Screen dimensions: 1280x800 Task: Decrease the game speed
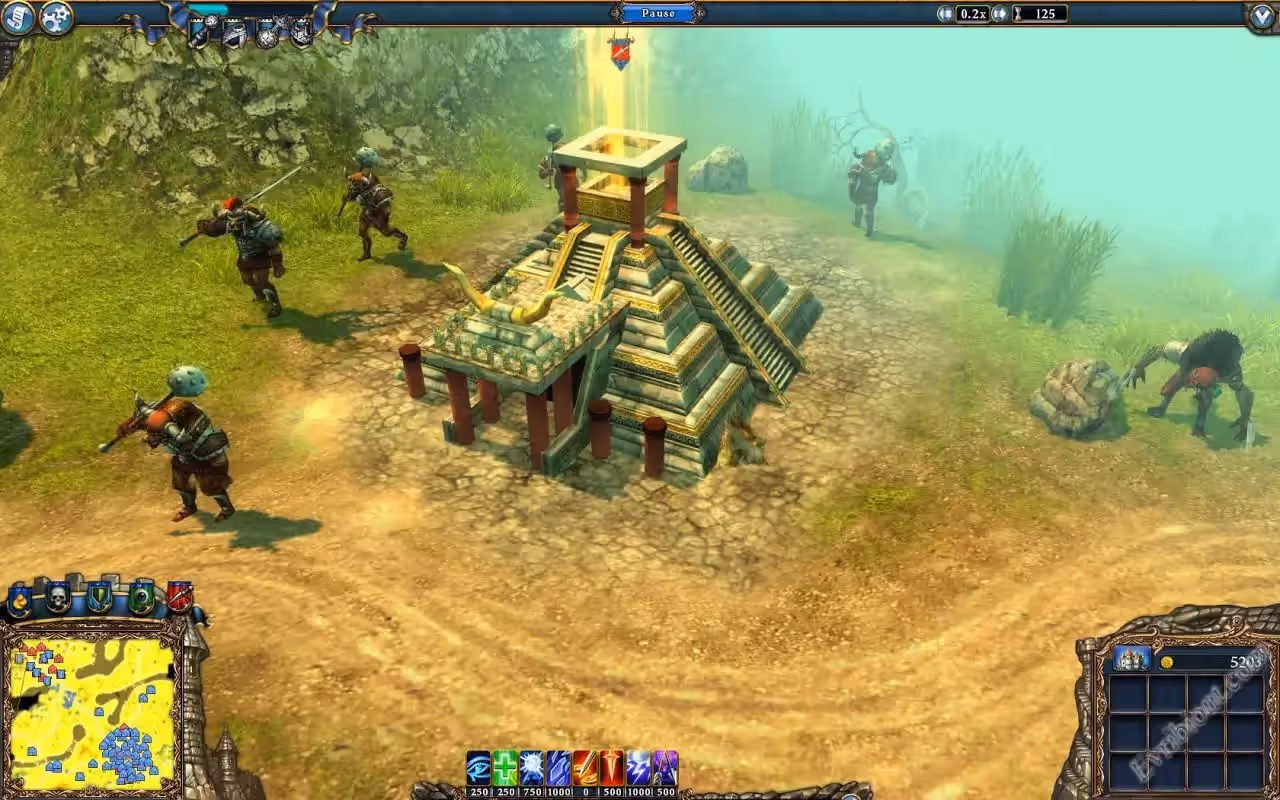click(x=945, y=13)
